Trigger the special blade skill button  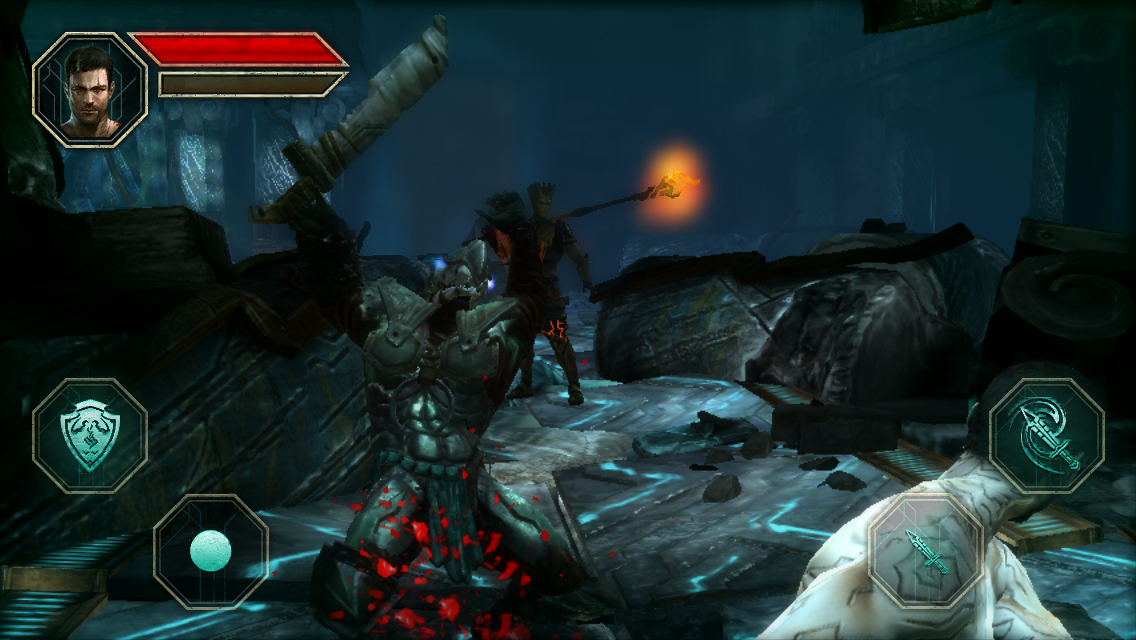point(1046,436)
